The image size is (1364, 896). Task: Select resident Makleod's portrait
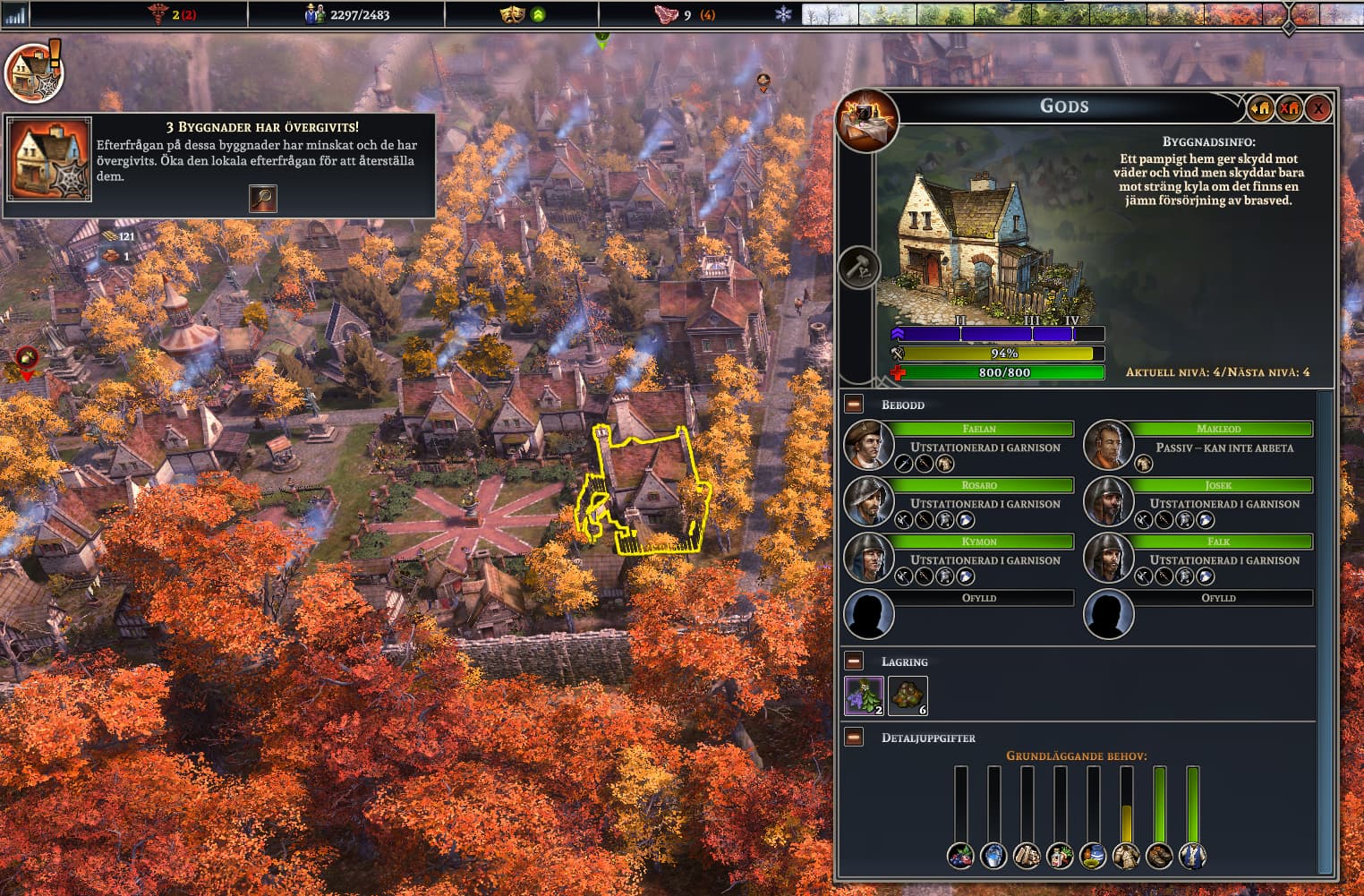tap(1108, 445)
